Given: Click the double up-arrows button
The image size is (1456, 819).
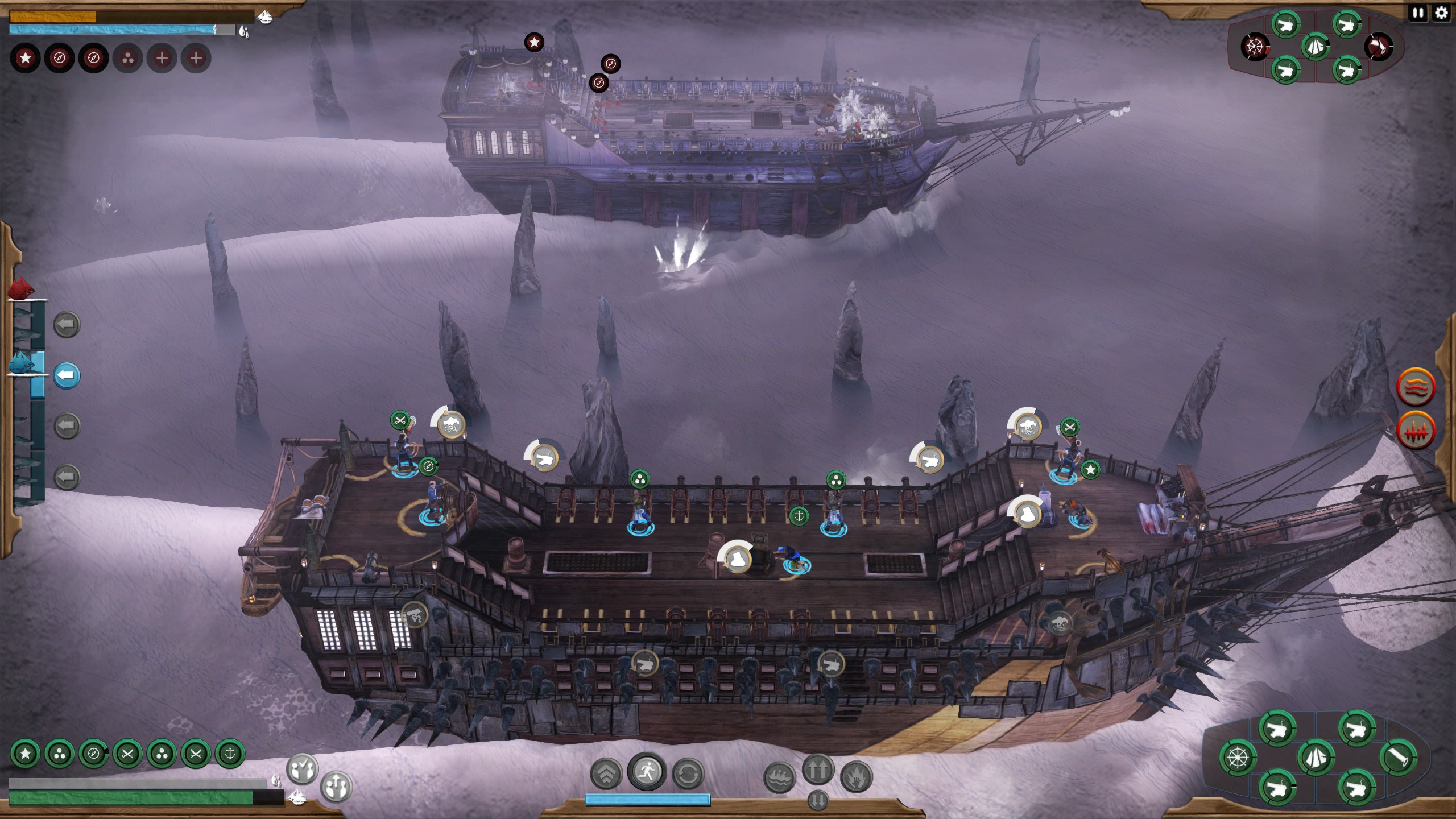Looking at the screenshot, I should coord(818,770).
